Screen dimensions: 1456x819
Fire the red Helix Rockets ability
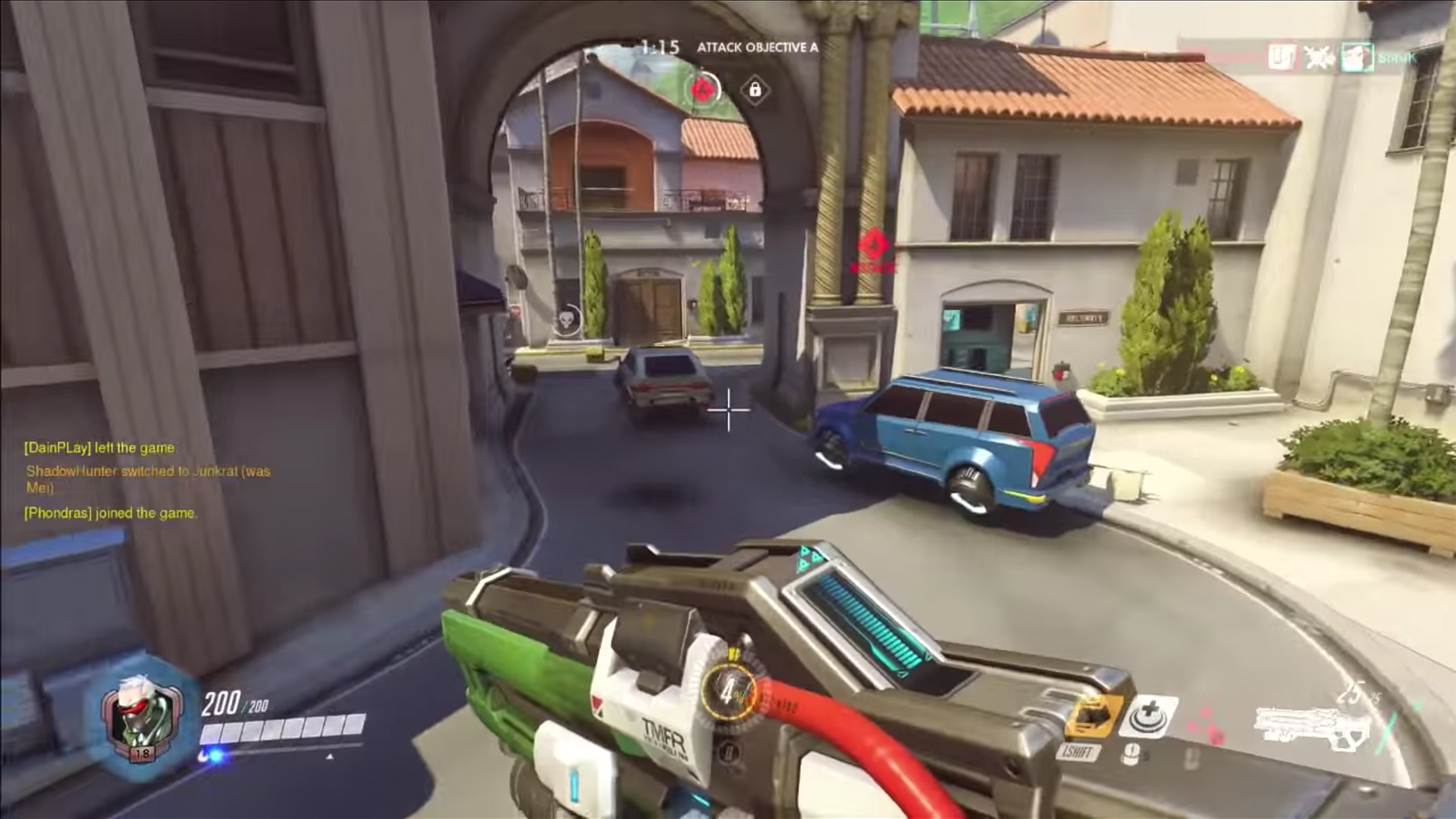tap(1207, 724)
